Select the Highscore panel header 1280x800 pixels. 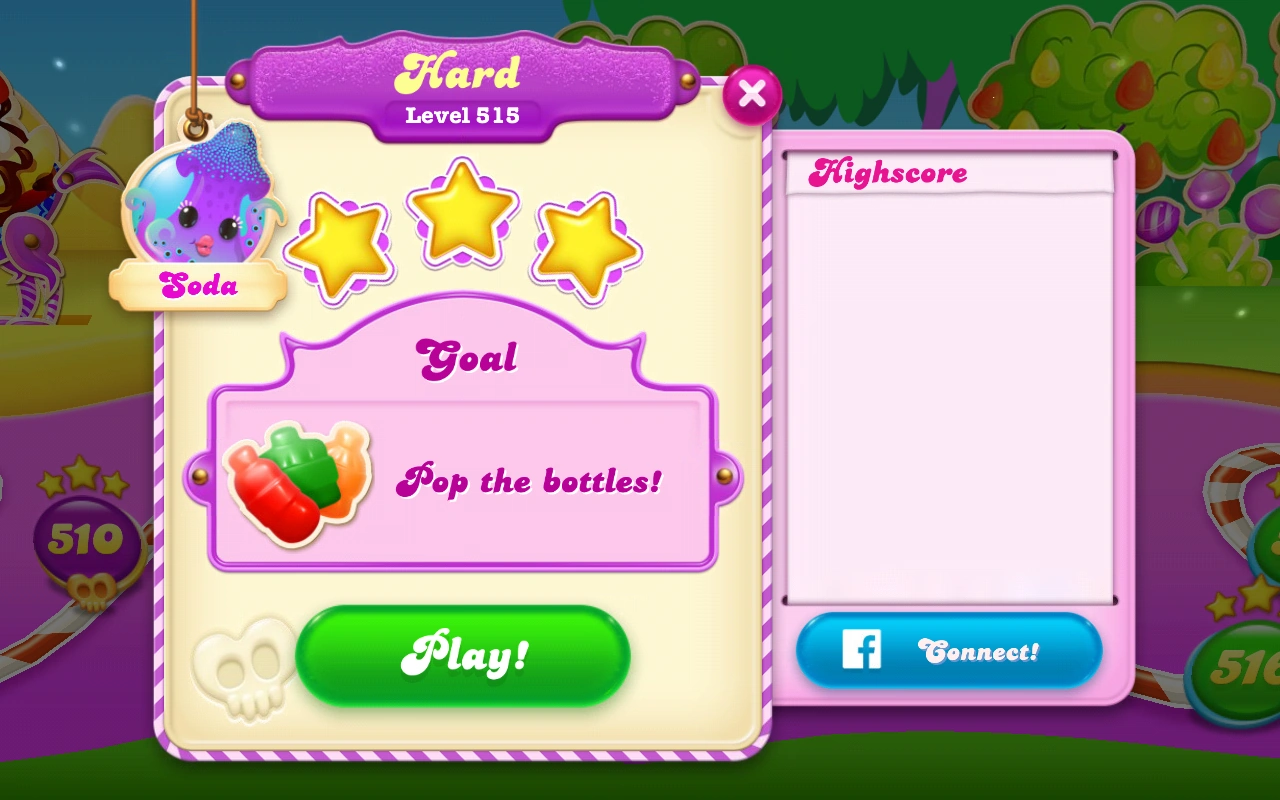(889, 172)
